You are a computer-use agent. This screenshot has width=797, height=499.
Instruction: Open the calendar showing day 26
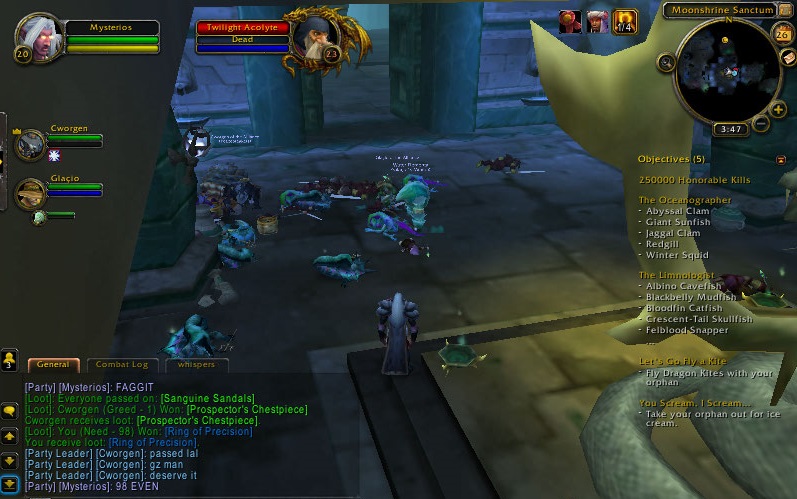click(x=782, y=35)
